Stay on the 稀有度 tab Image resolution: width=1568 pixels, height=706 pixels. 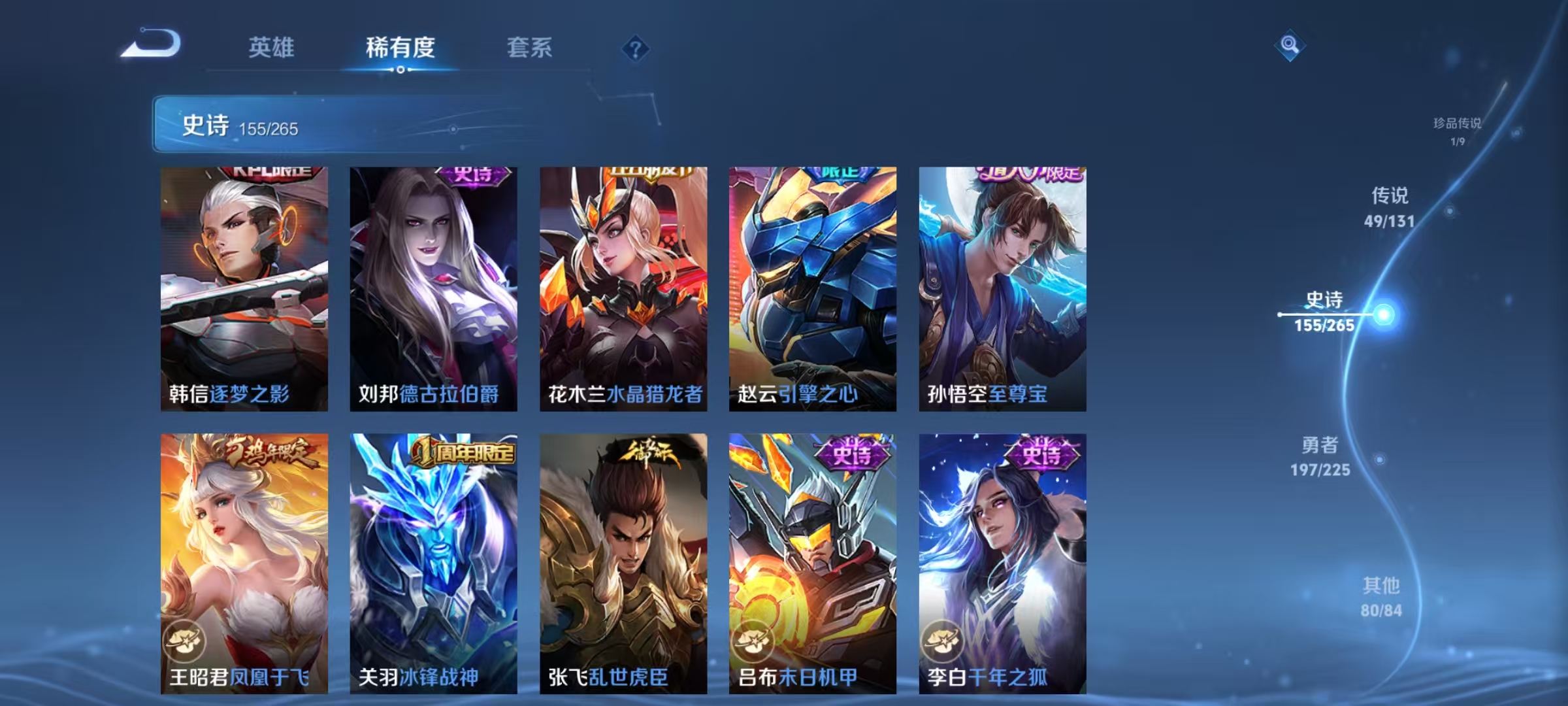click(x=400, y=48)
